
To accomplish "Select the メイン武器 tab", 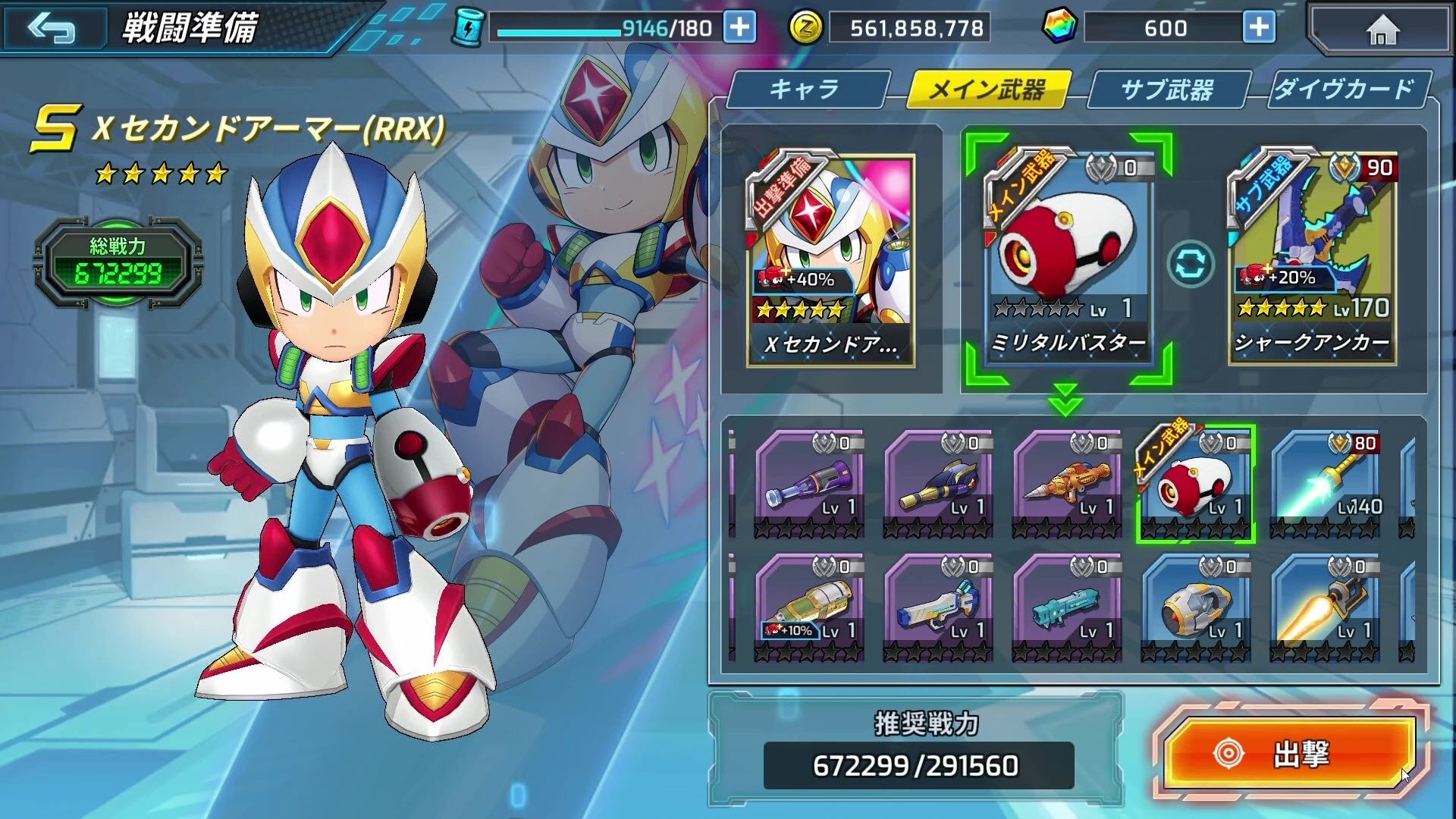I will tap(987, 89).
